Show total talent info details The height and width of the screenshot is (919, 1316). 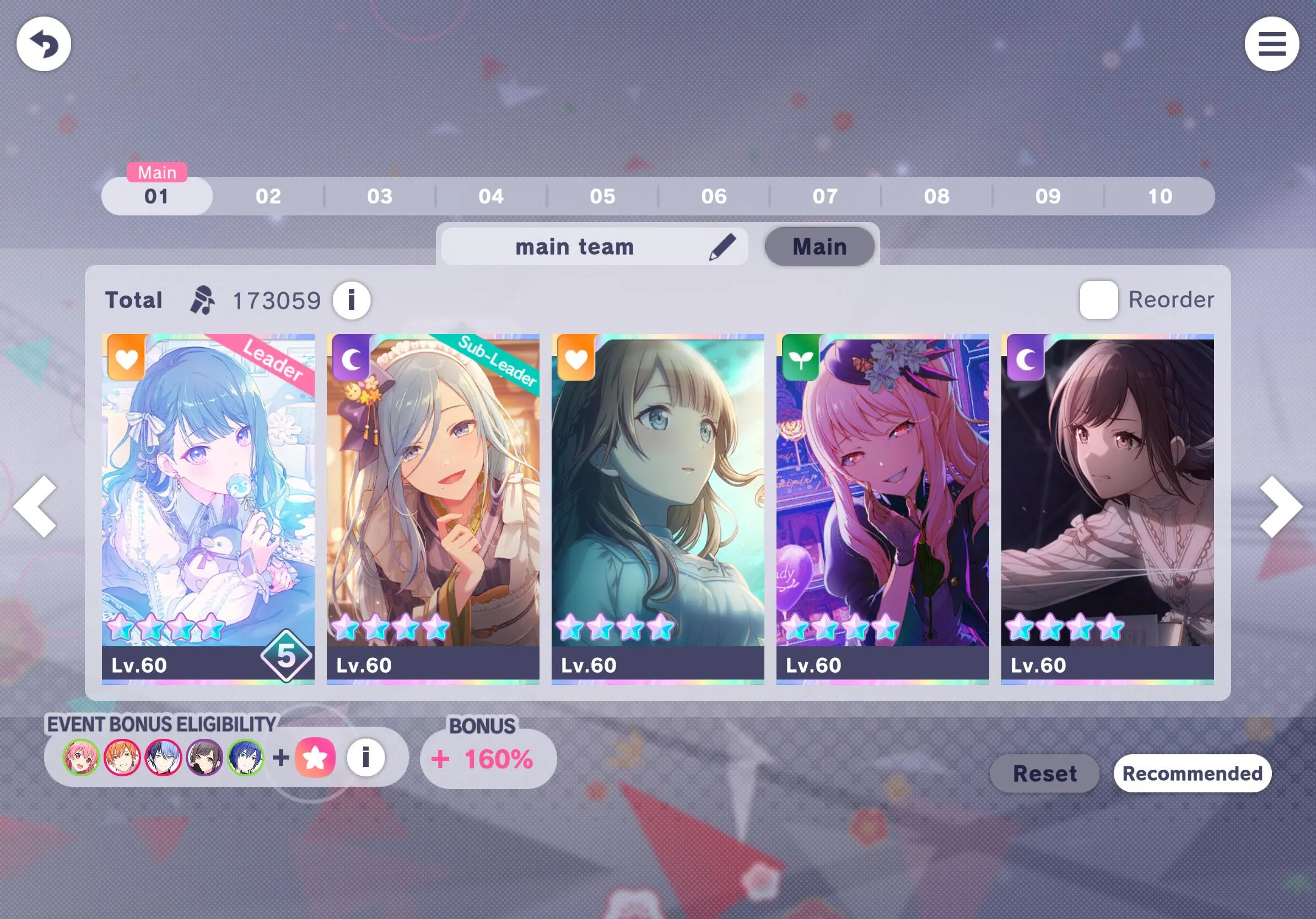pos(352,300)
